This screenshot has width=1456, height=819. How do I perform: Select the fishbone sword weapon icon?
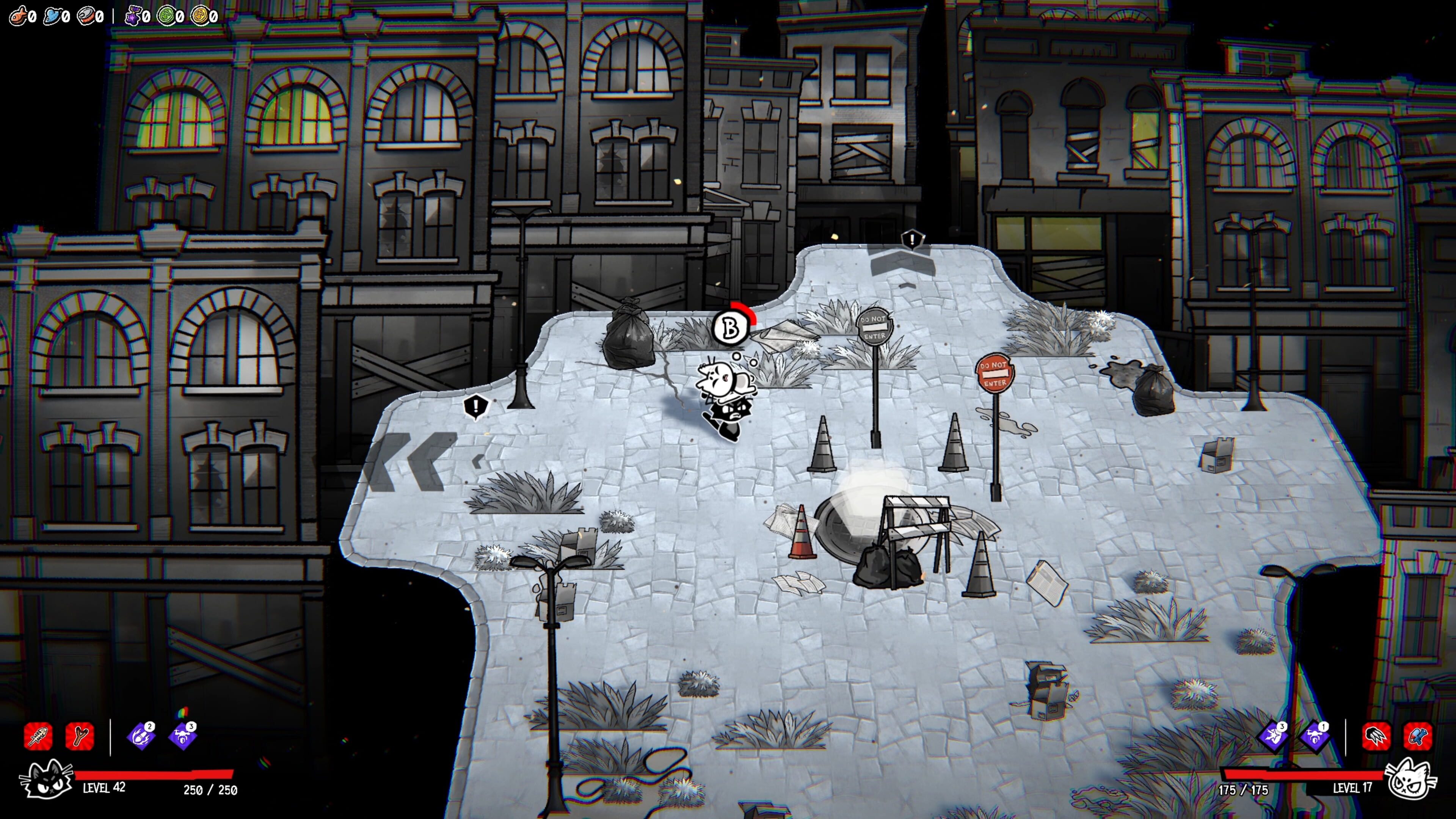[38, 736]
